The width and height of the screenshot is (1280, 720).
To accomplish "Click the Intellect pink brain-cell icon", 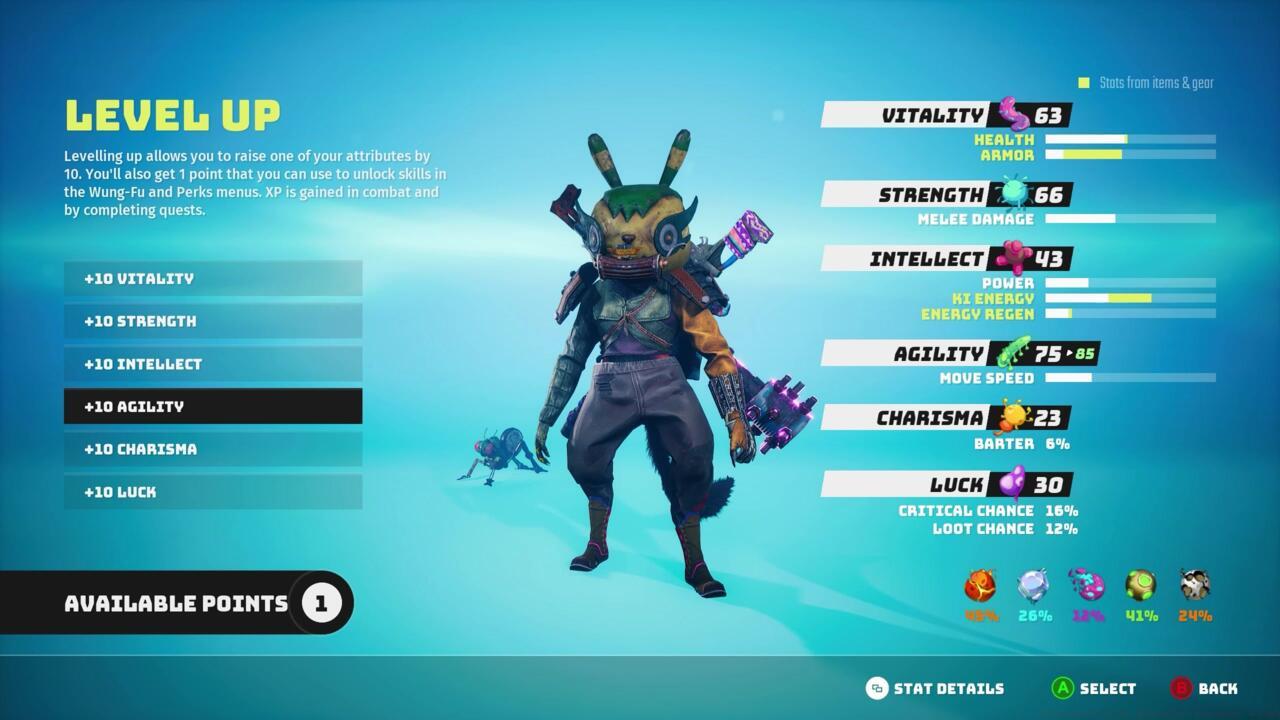I will 1012,258.
